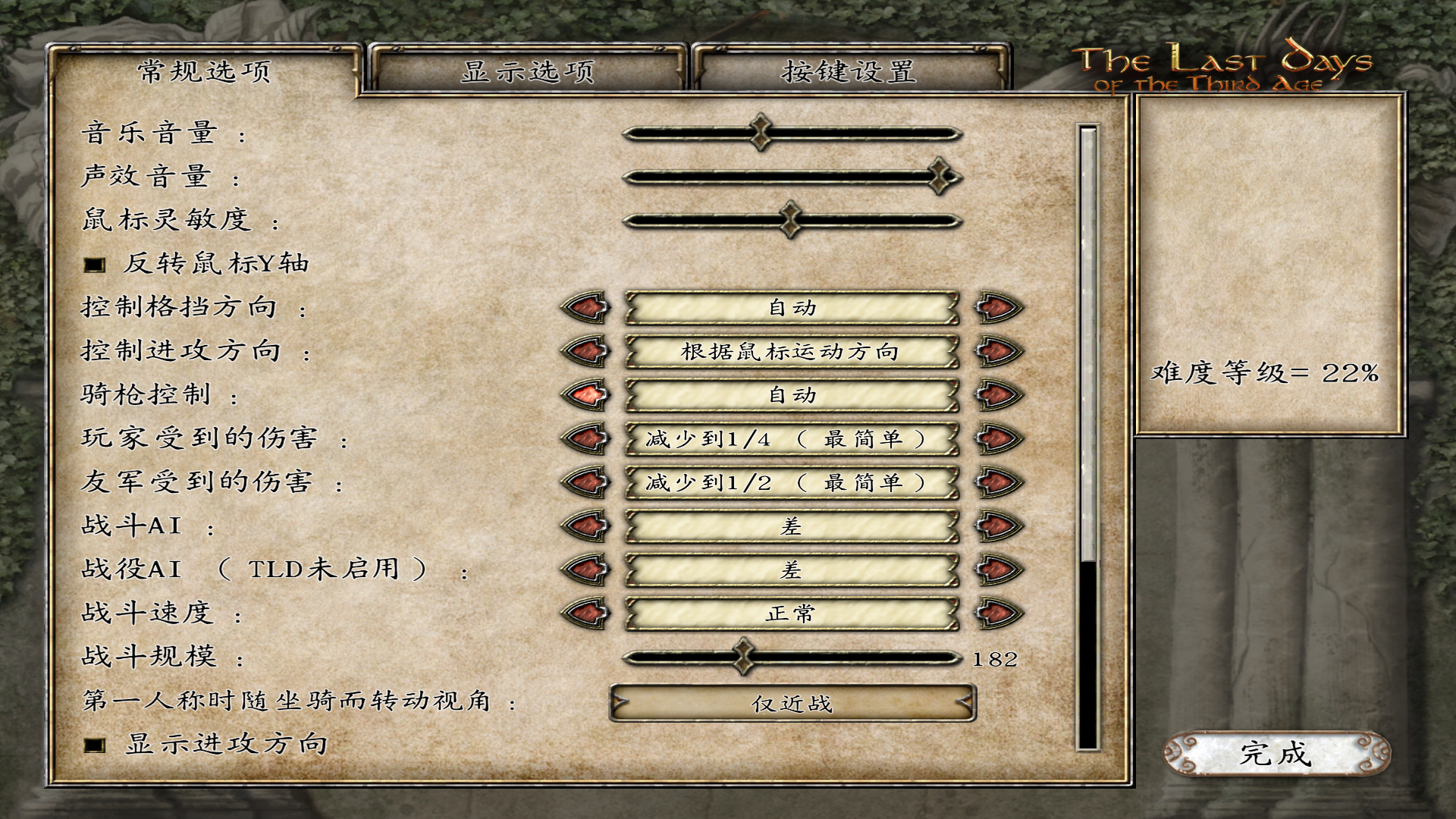The width and height of the screenshot is (1456, 819).
Task: Click left arrow for 控制进攻方向
Action: coord(585,351)
